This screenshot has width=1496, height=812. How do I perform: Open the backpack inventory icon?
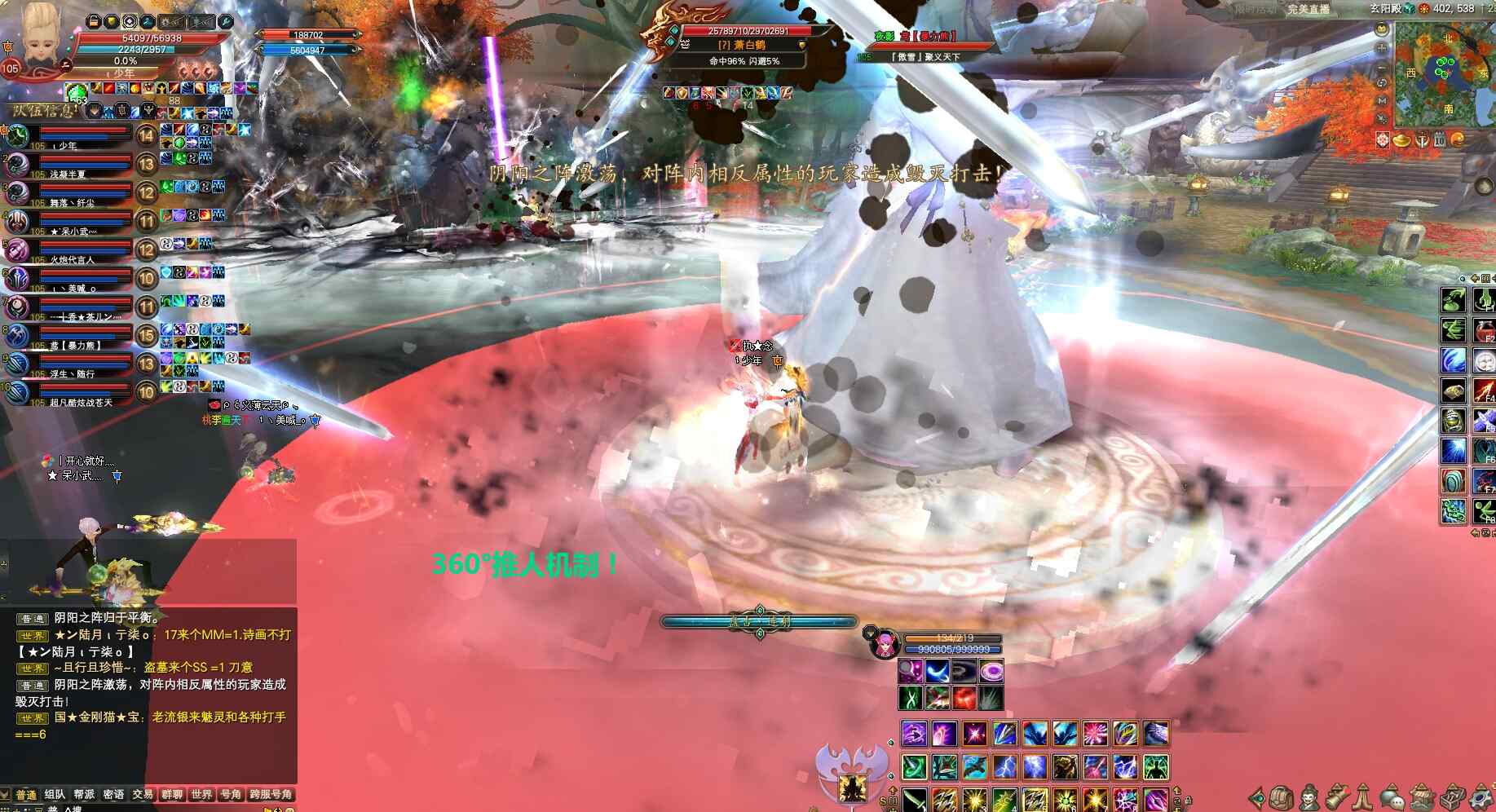click(x=1281, y=797)
